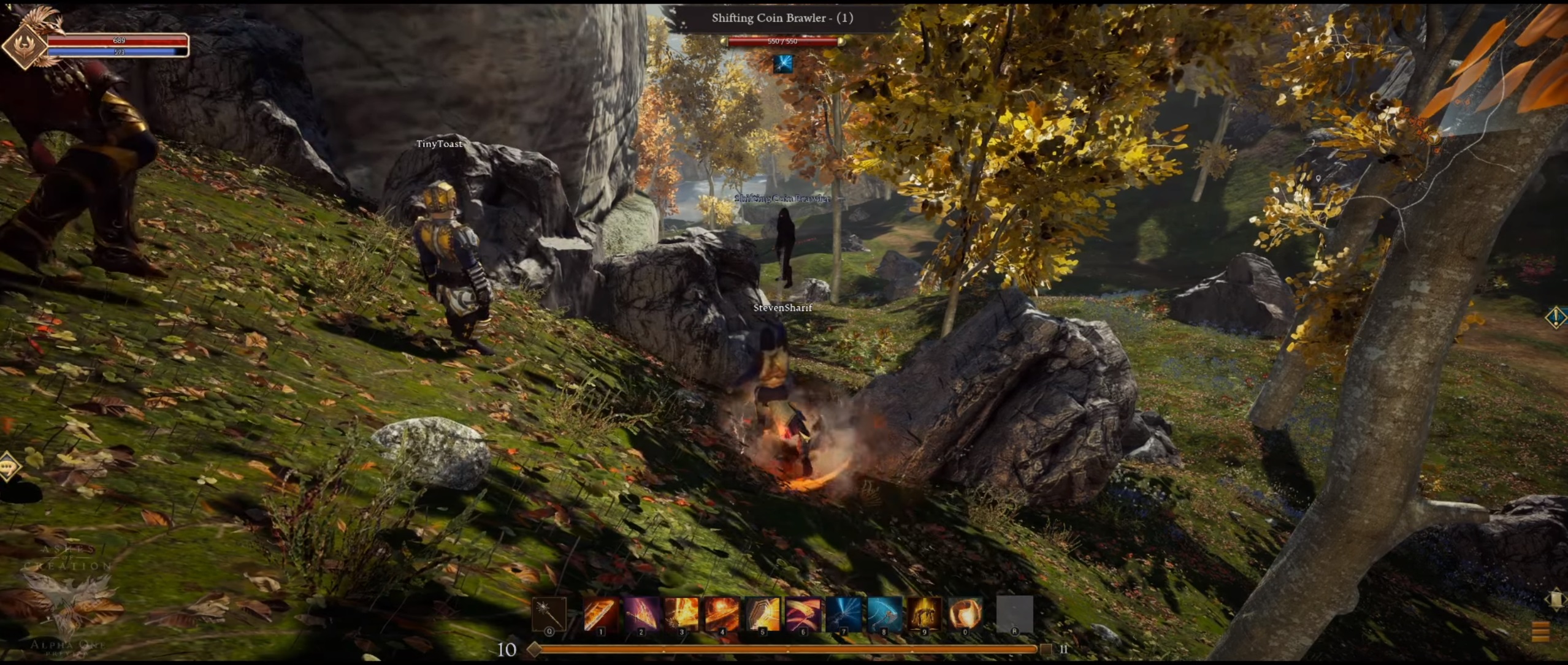The width and height of the screenshot is (1568, 665).
Task: Select the Shifting Coin Brawler target frame
Action: (x=782, y=18)
